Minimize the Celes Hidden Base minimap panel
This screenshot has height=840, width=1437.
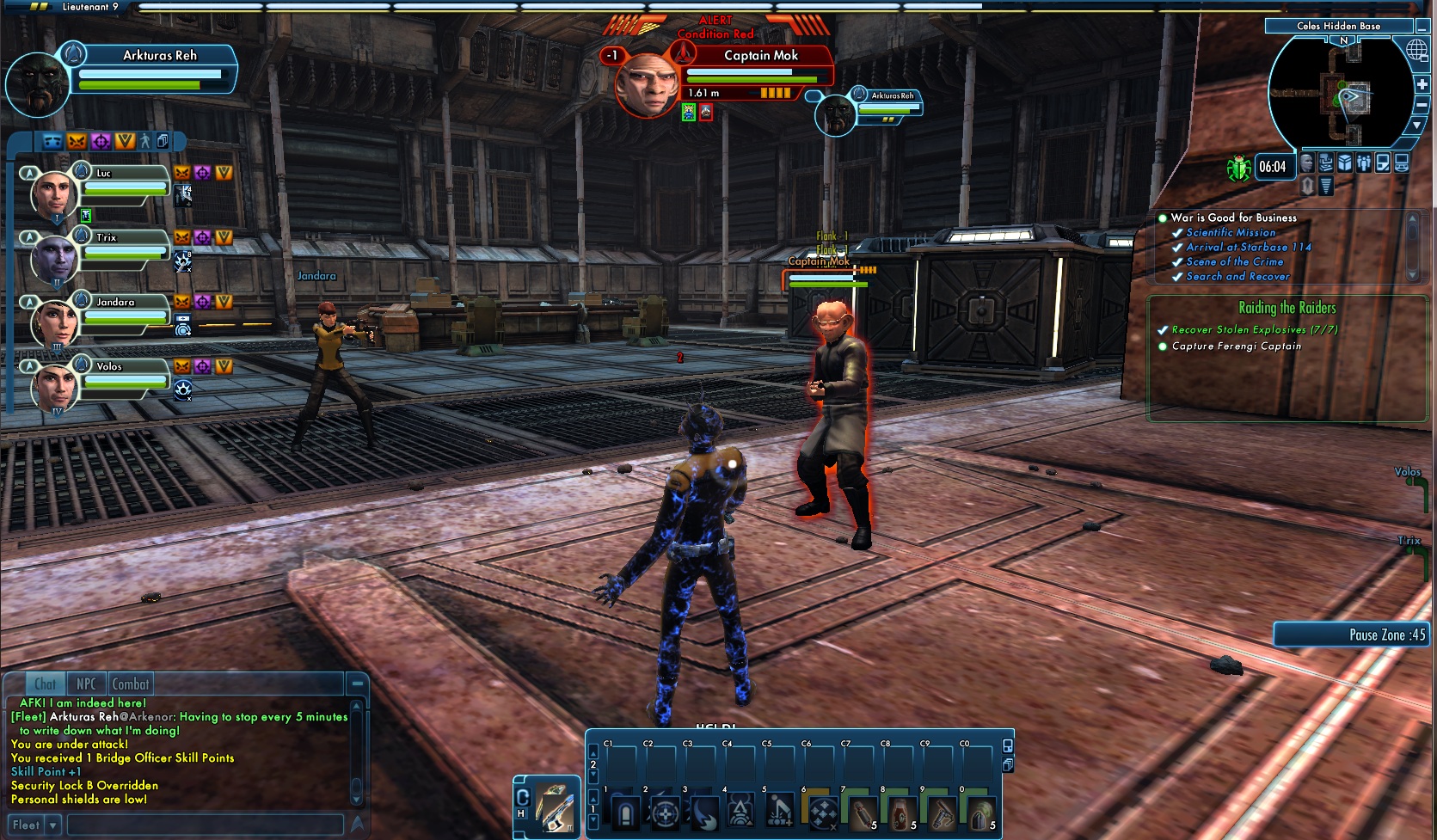[x=1422, y=27]
